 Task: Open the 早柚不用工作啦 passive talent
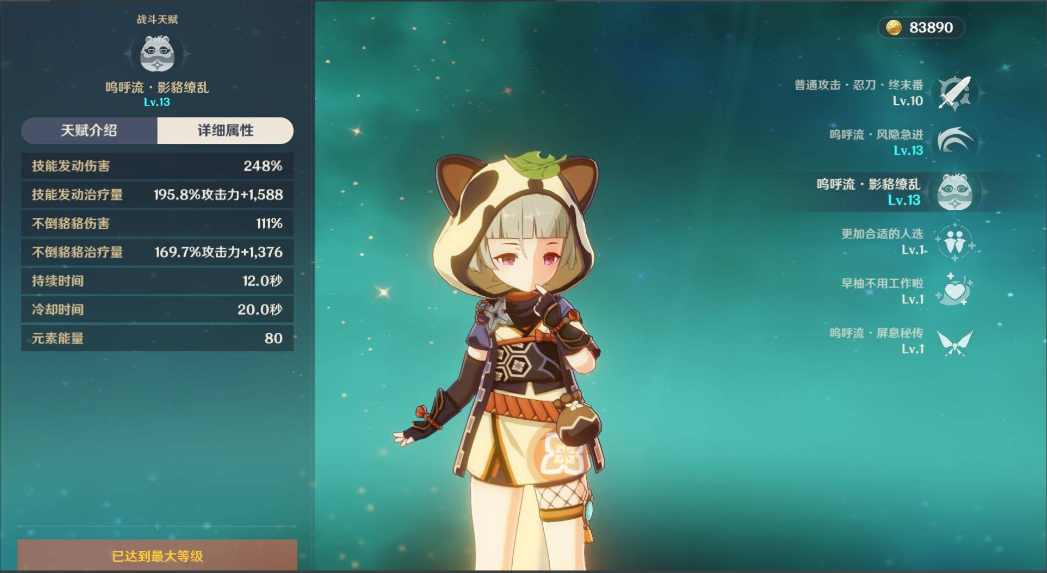click(x=954, y=291)
